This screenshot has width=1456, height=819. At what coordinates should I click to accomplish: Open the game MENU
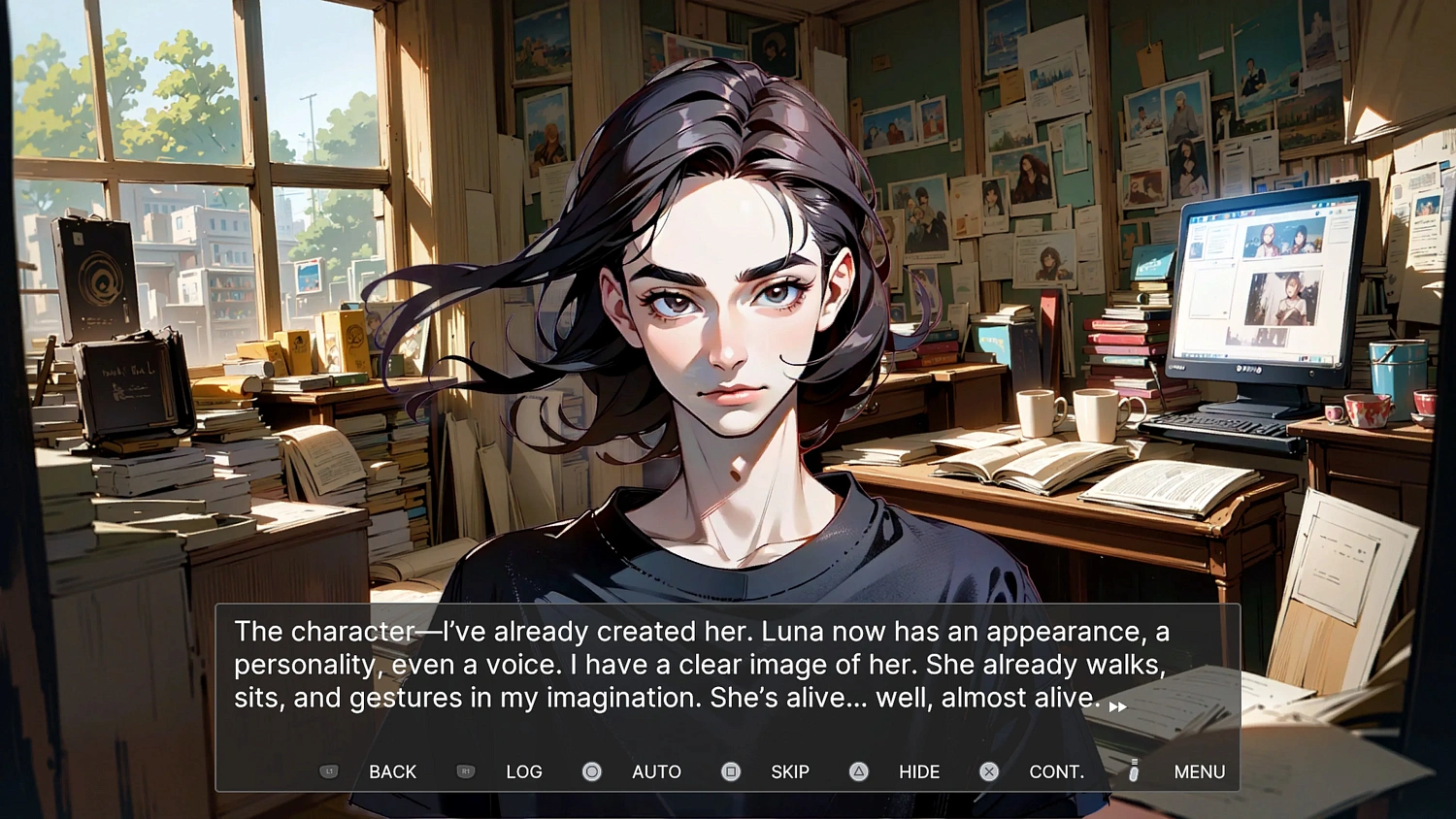pos(1199,771)
